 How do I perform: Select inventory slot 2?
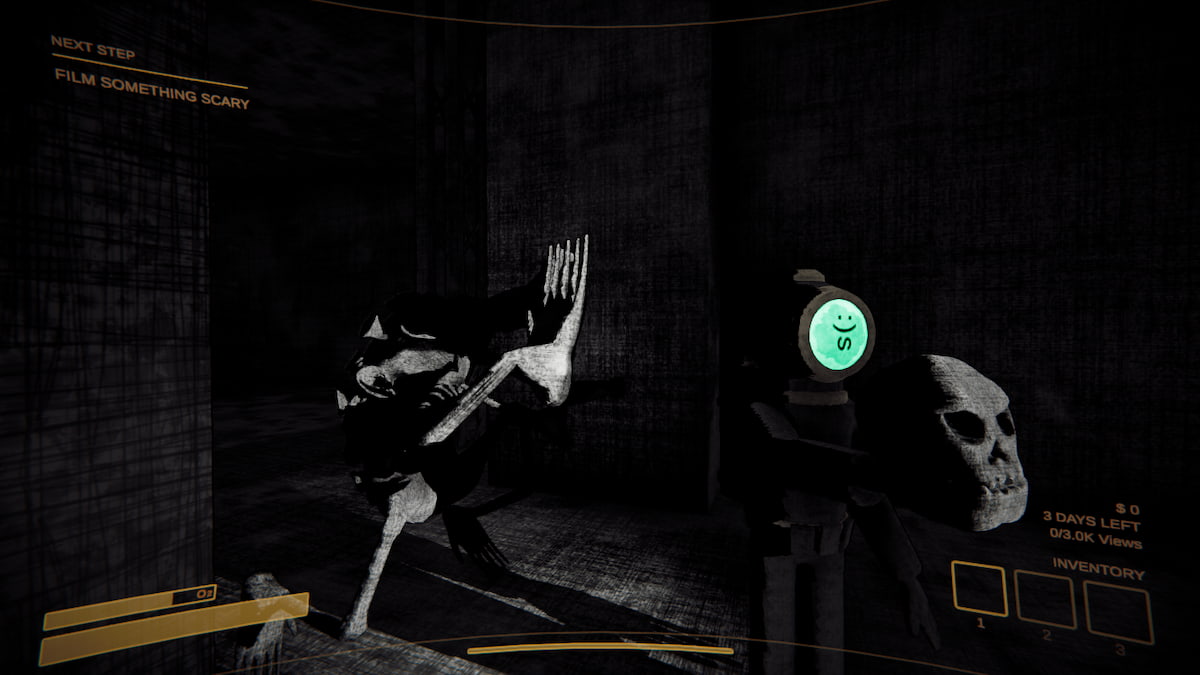(1045, 600)
